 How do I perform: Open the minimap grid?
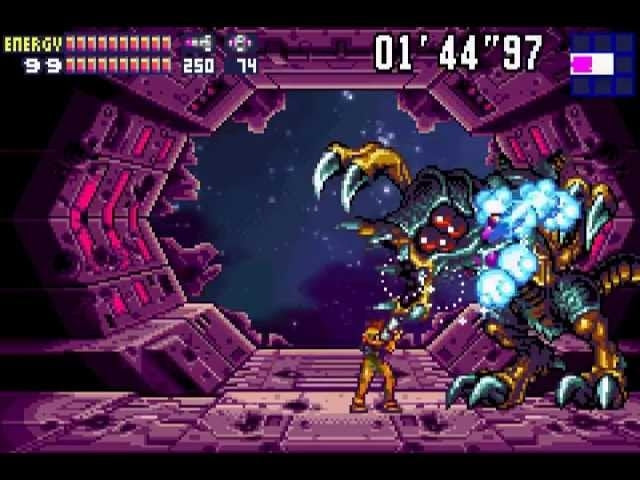tap(596, 64)
